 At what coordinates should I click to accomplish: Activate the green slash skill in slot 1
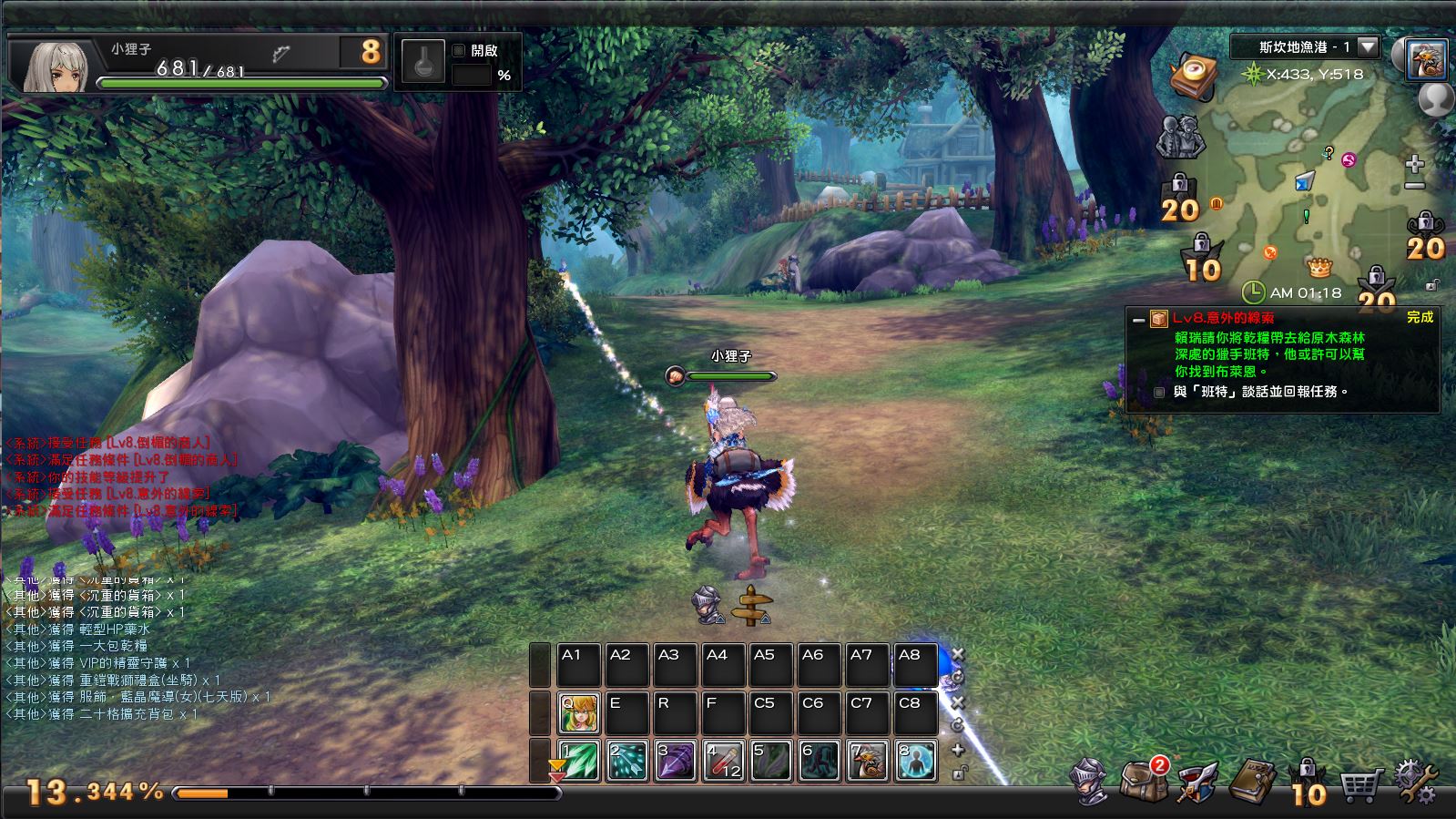tap(579, 762)
